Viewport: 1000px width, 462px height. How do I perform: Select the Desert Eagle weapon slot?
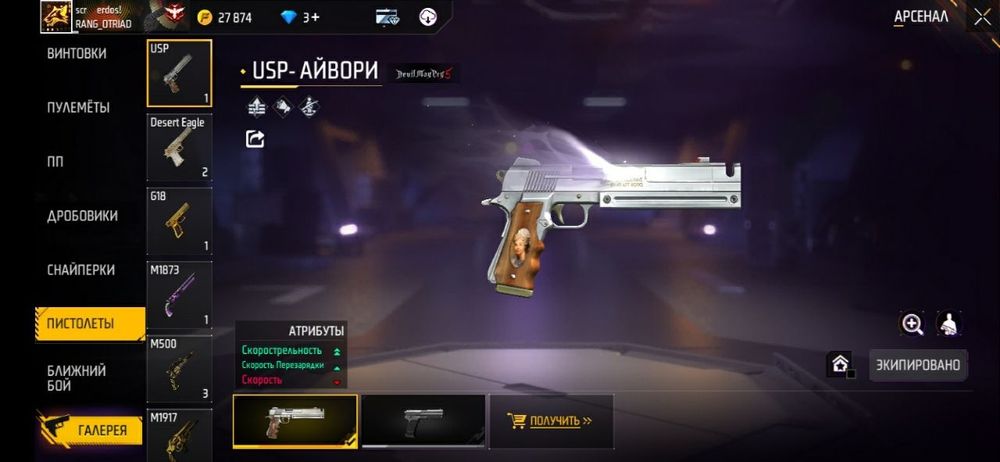tap(179, 147)
